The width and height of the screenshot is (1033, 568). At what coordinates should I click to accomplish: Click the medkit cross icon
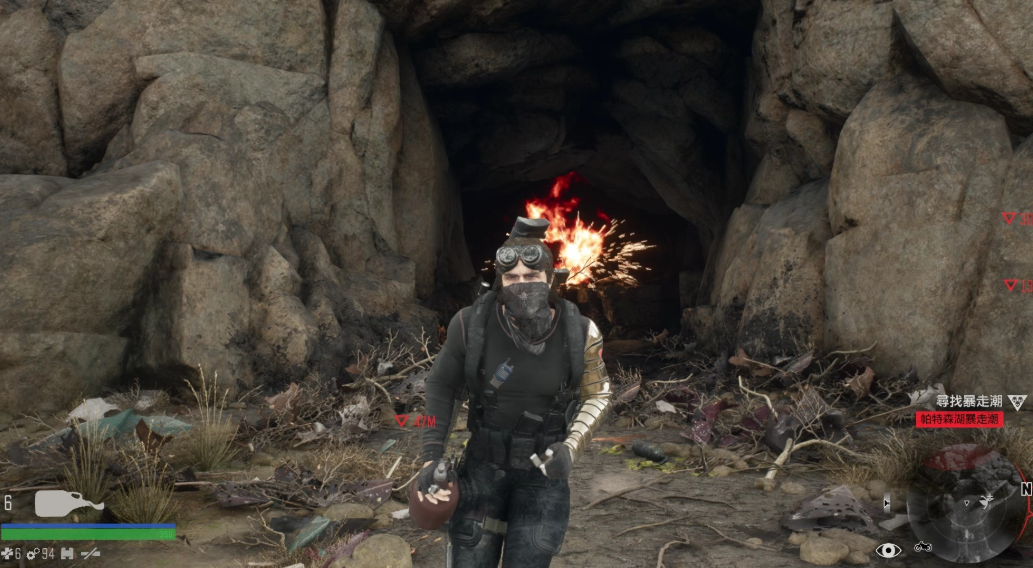point(7,553)
